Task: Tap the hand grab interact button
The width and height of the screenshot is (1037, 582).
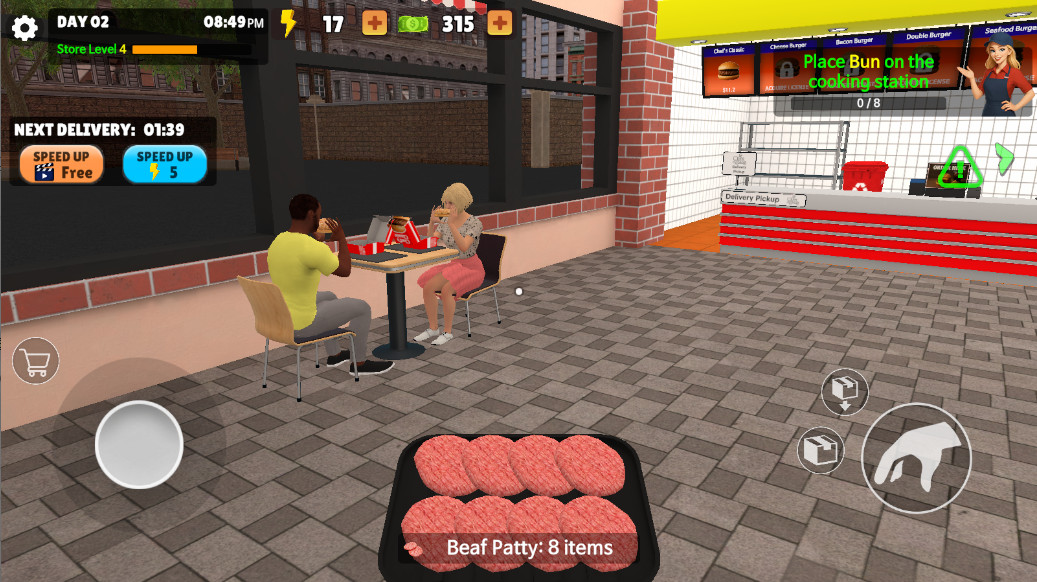Action: click(x=916, y=458)
